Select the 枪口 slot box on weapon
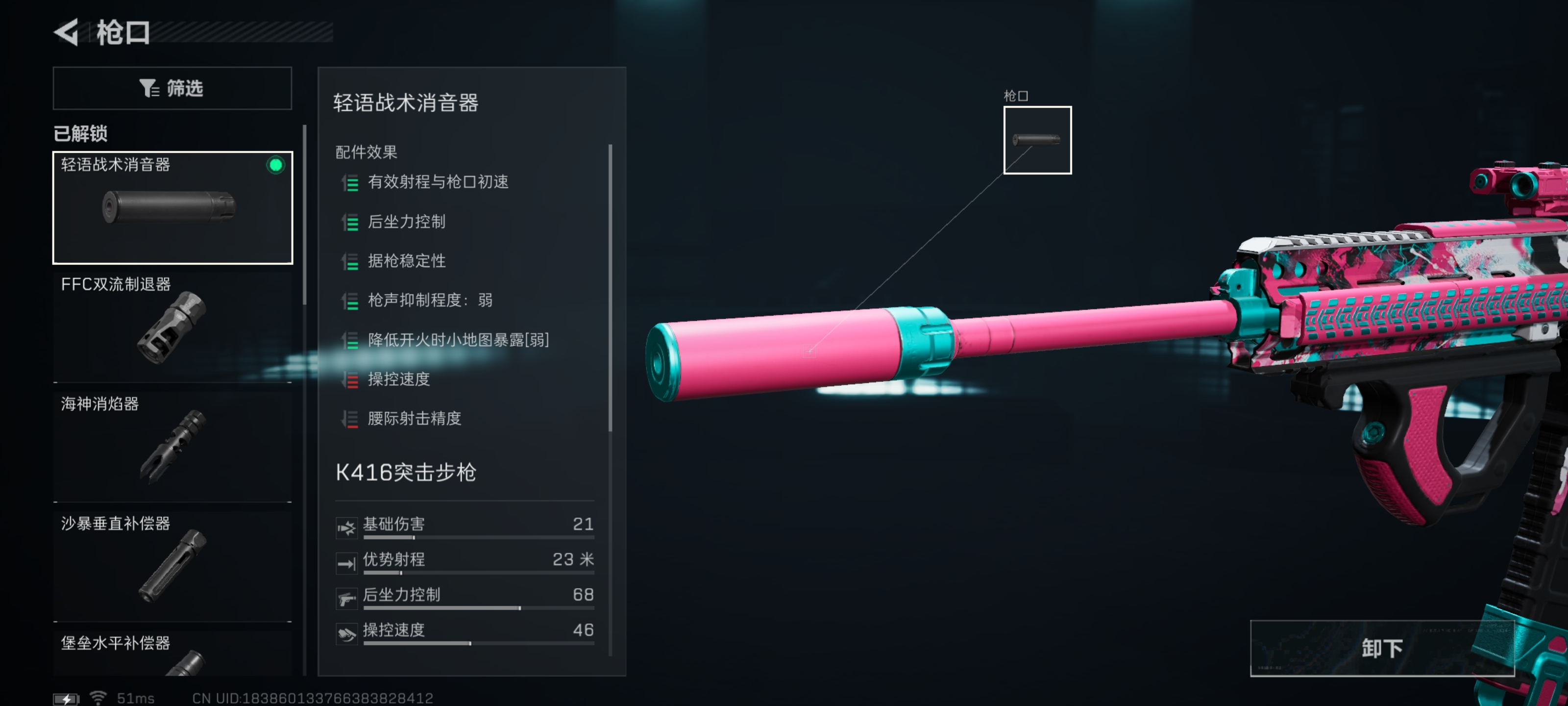1568x706 pixels. tap(1037, 140)
